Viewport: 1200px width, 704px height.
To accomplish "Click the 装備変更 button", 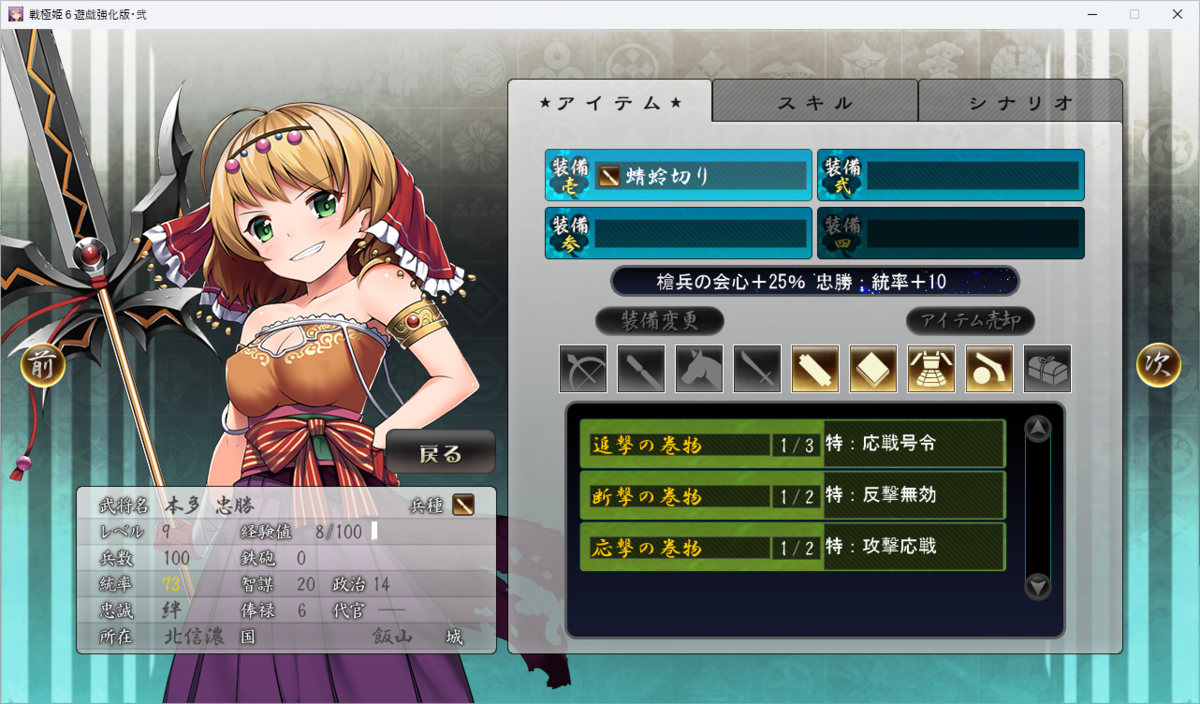I will coord(660,321).
